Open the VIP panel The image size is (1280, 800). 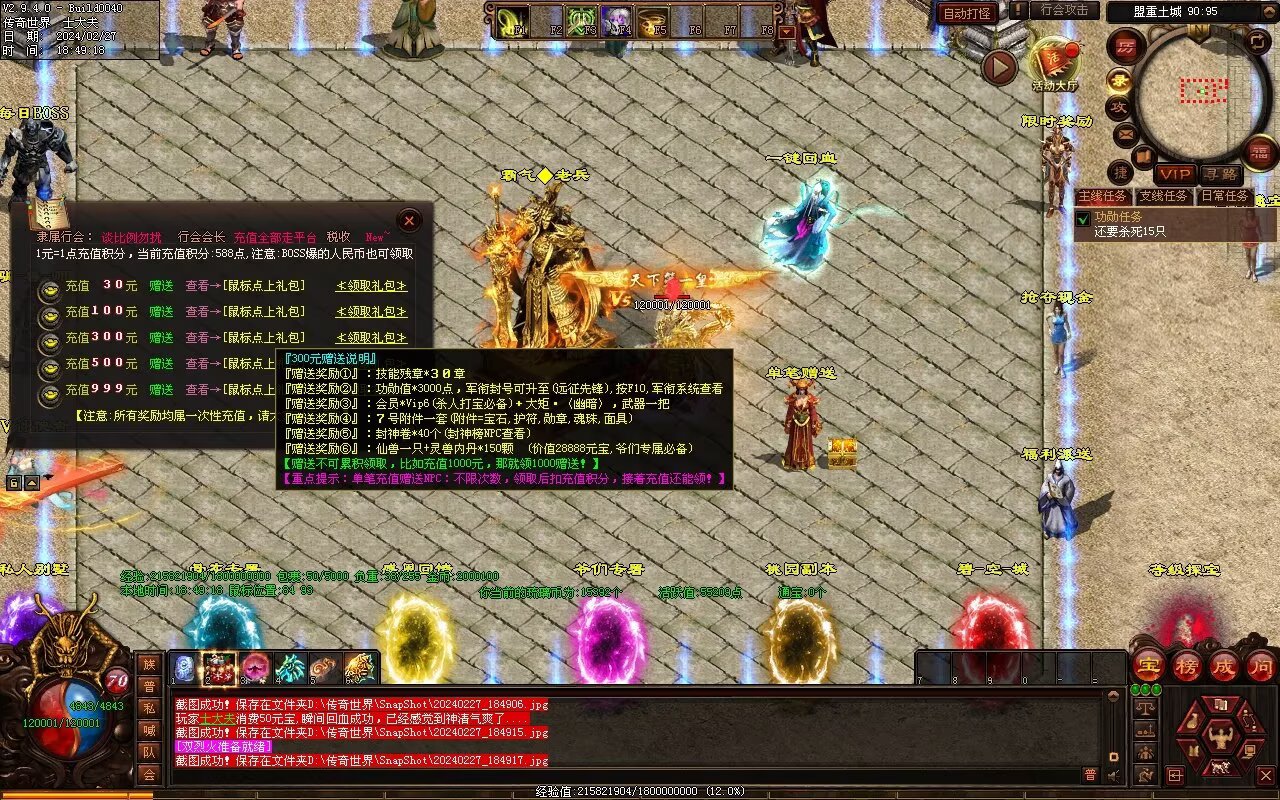tap(1174, 175)
